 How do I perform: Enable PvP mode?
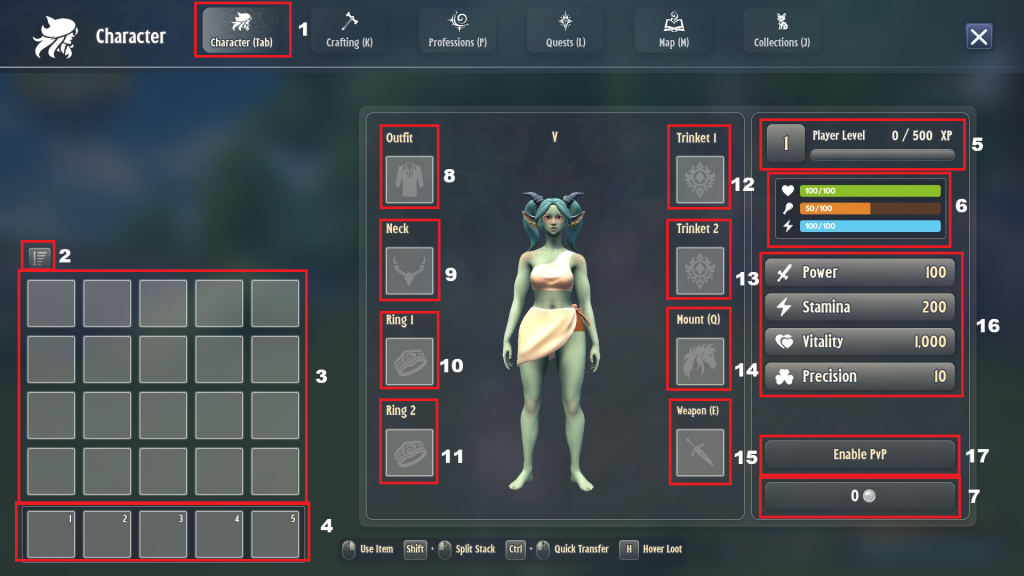click(860, 455)
